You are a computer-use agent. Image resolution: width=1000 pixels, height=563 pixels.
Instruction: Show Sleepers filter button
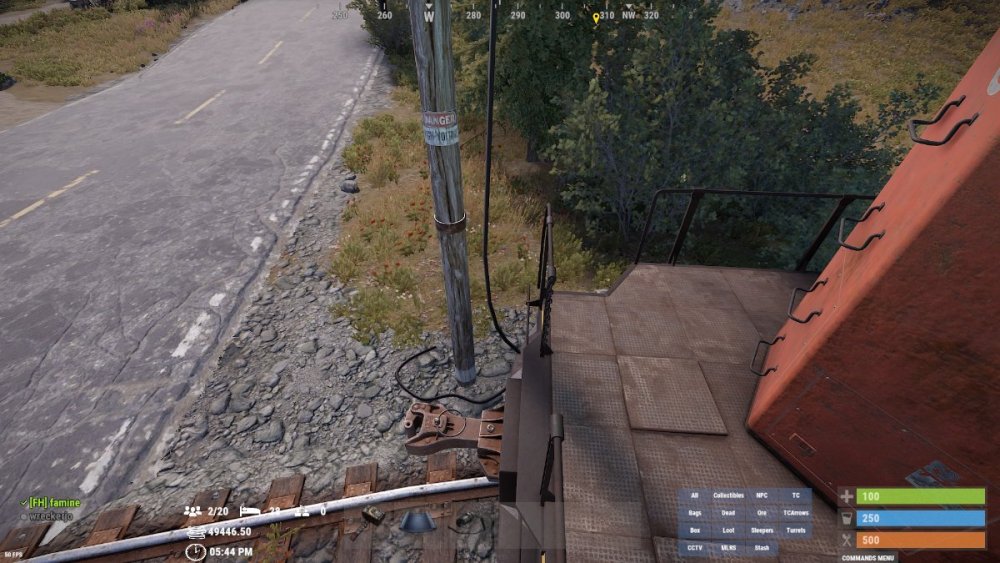[x=762, y=531]
